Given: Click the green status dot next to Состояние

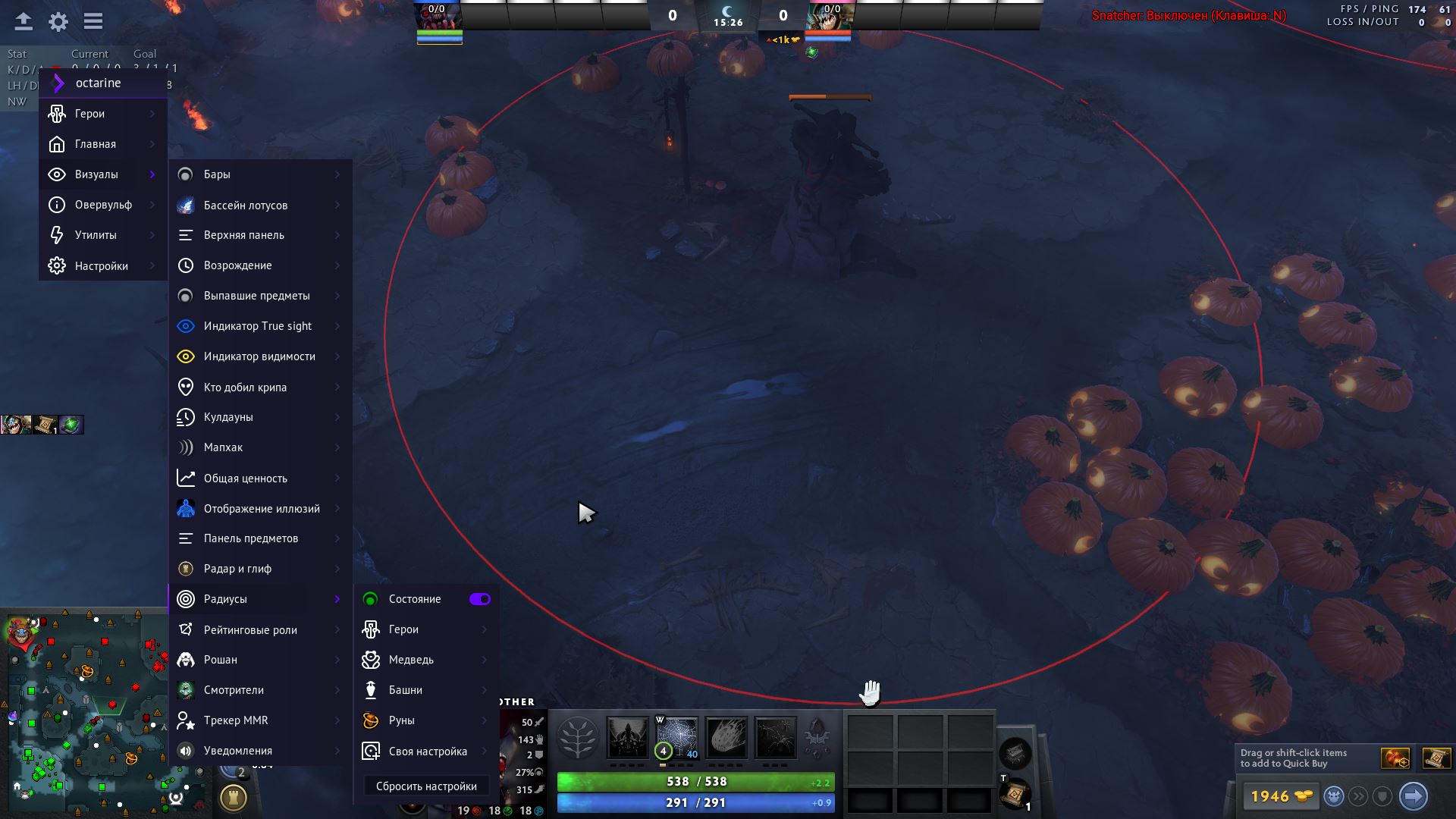Looking at the screenshot, I should [x=369, y=599].
